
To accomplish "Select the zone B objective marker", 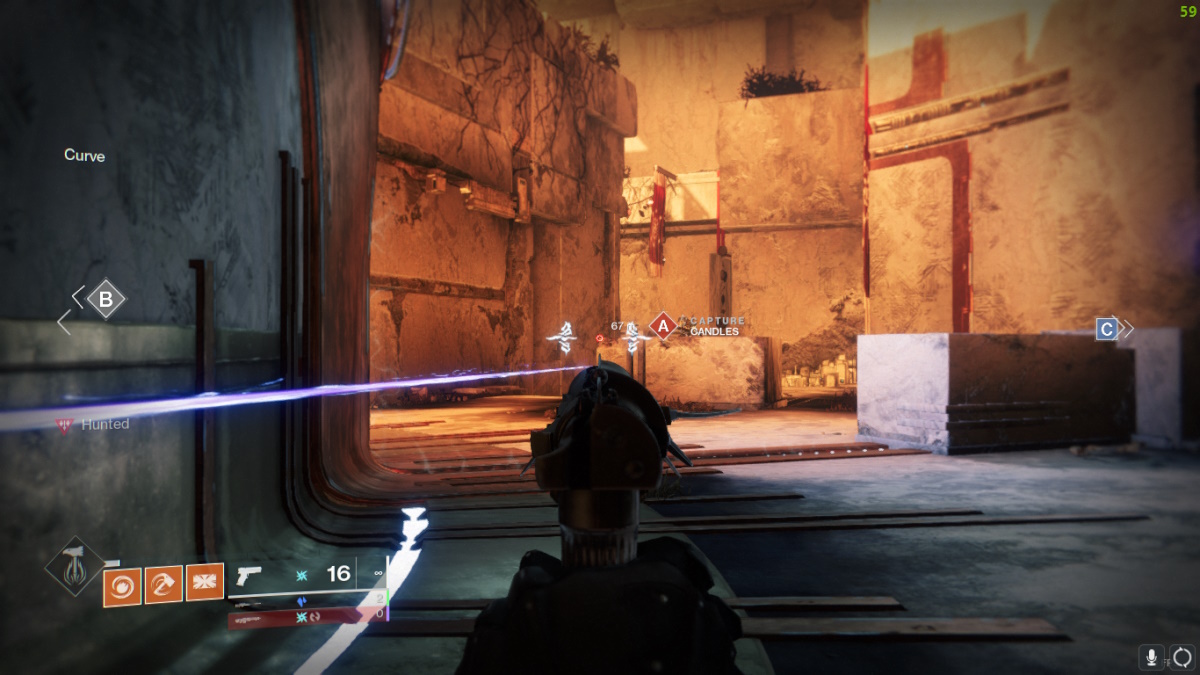I will pos(105,298).
